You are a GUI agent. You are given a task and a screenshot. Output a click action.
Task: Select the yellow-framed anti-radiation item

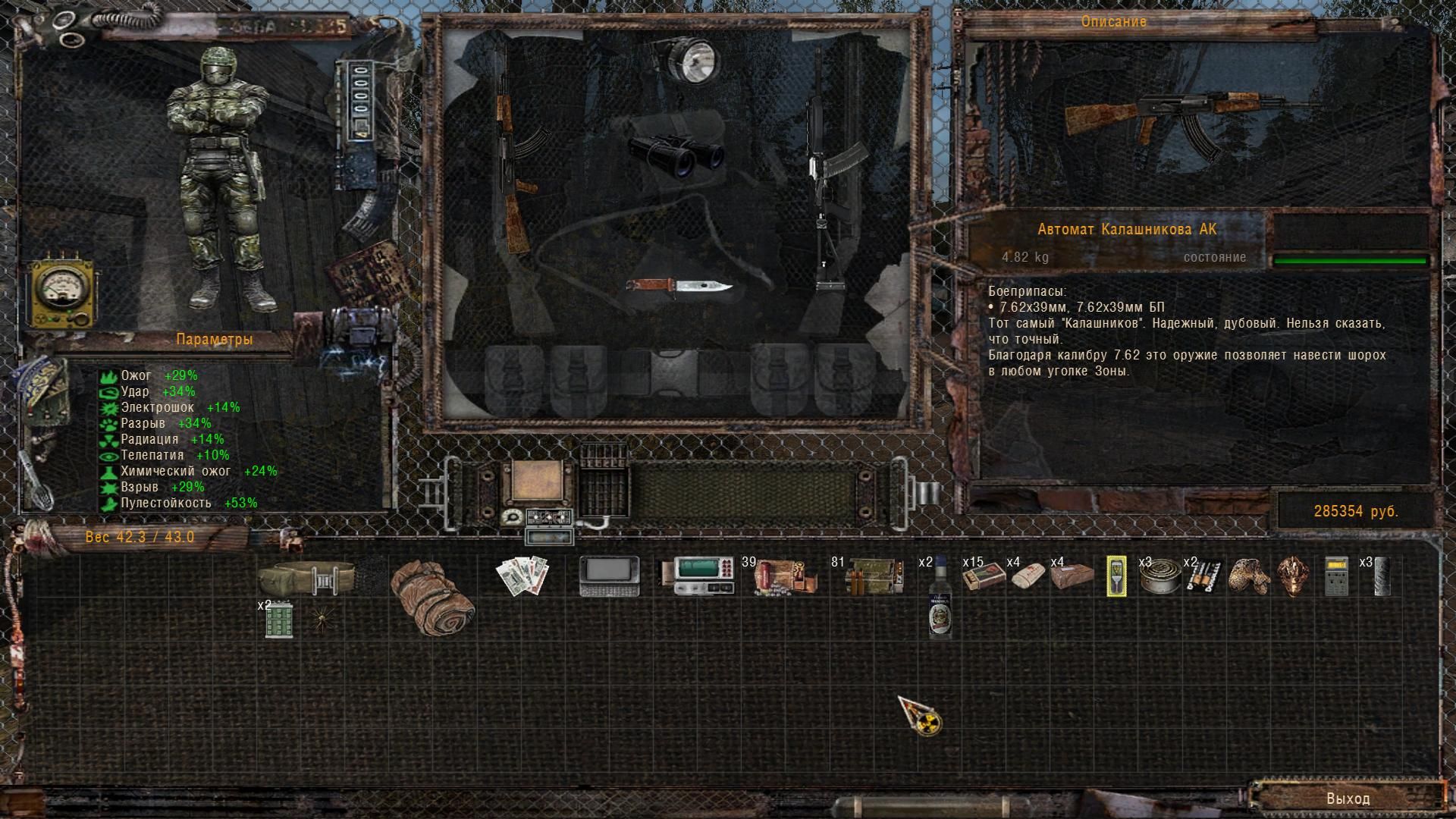click(x=1116, y=576)
